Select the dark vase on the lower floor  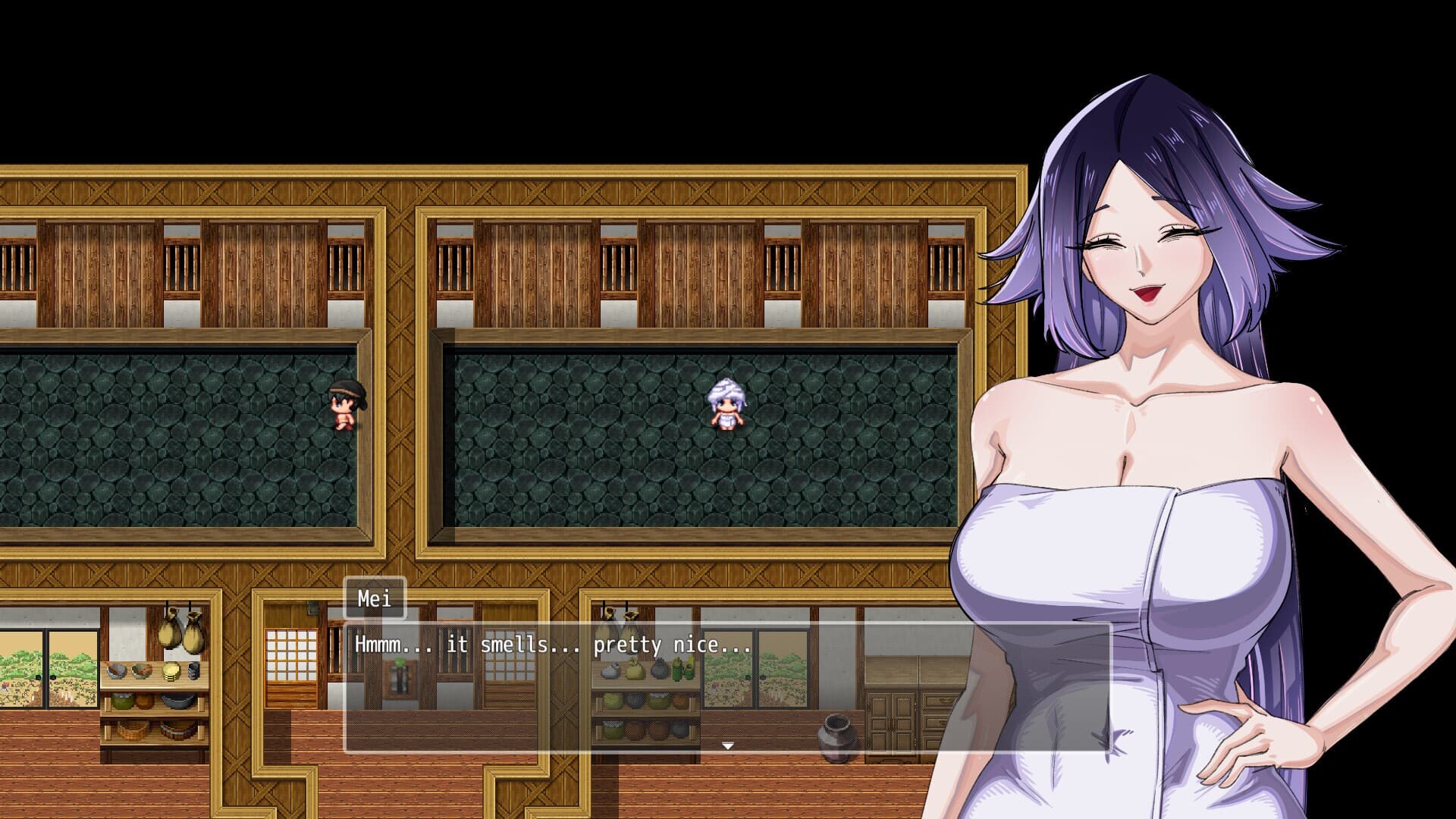pyautogui.click(x=834, y=734)
